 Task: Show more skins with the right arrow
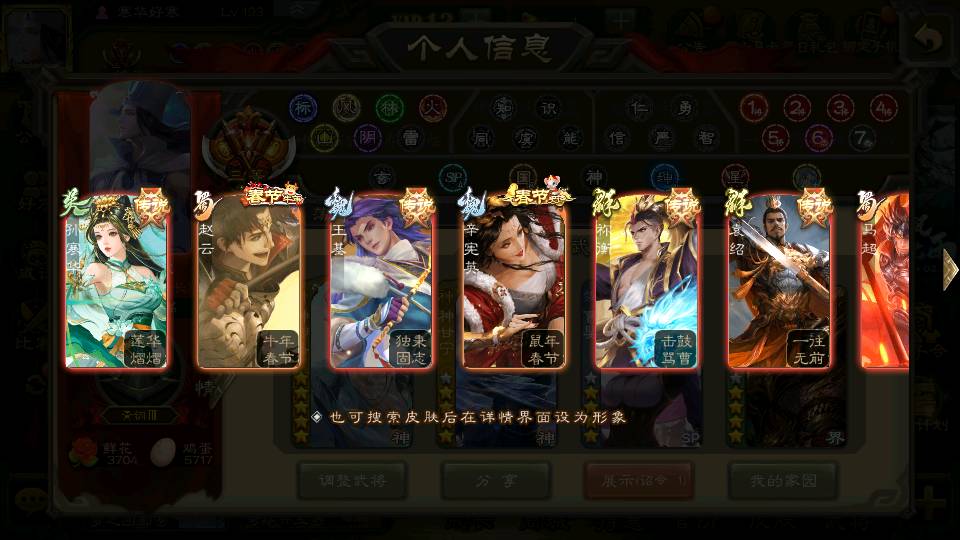coord(949,267)
